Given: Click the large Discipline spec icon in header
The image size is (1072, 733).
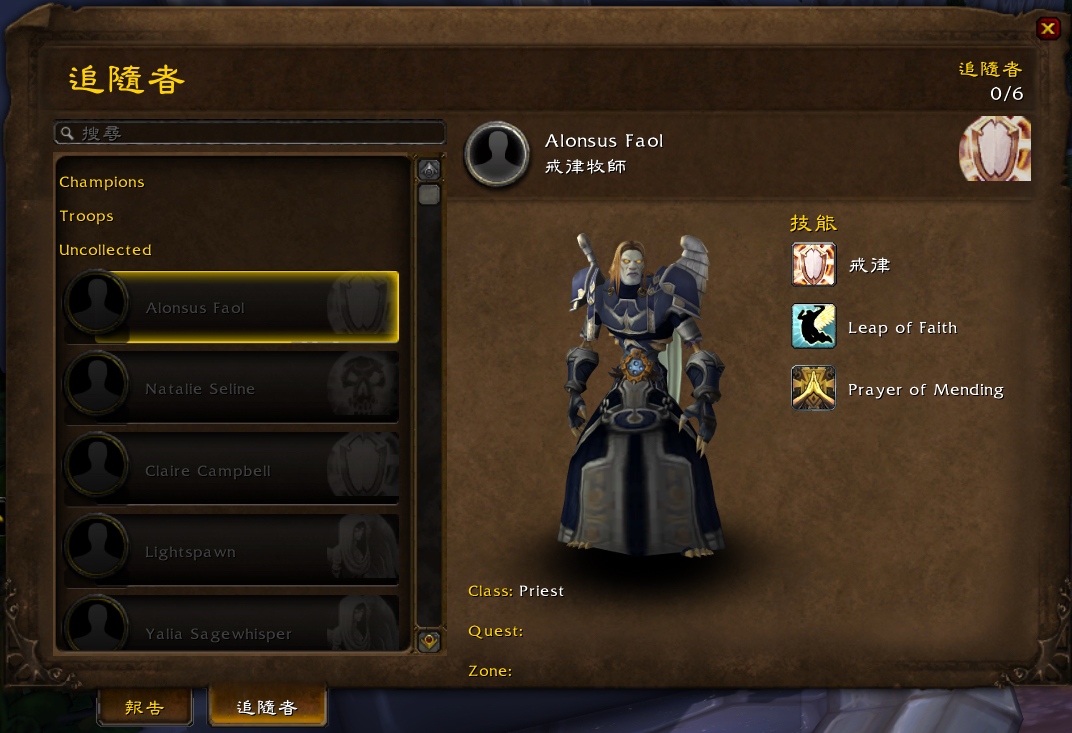Looking at the screenshot, I should tap(994, 149).
